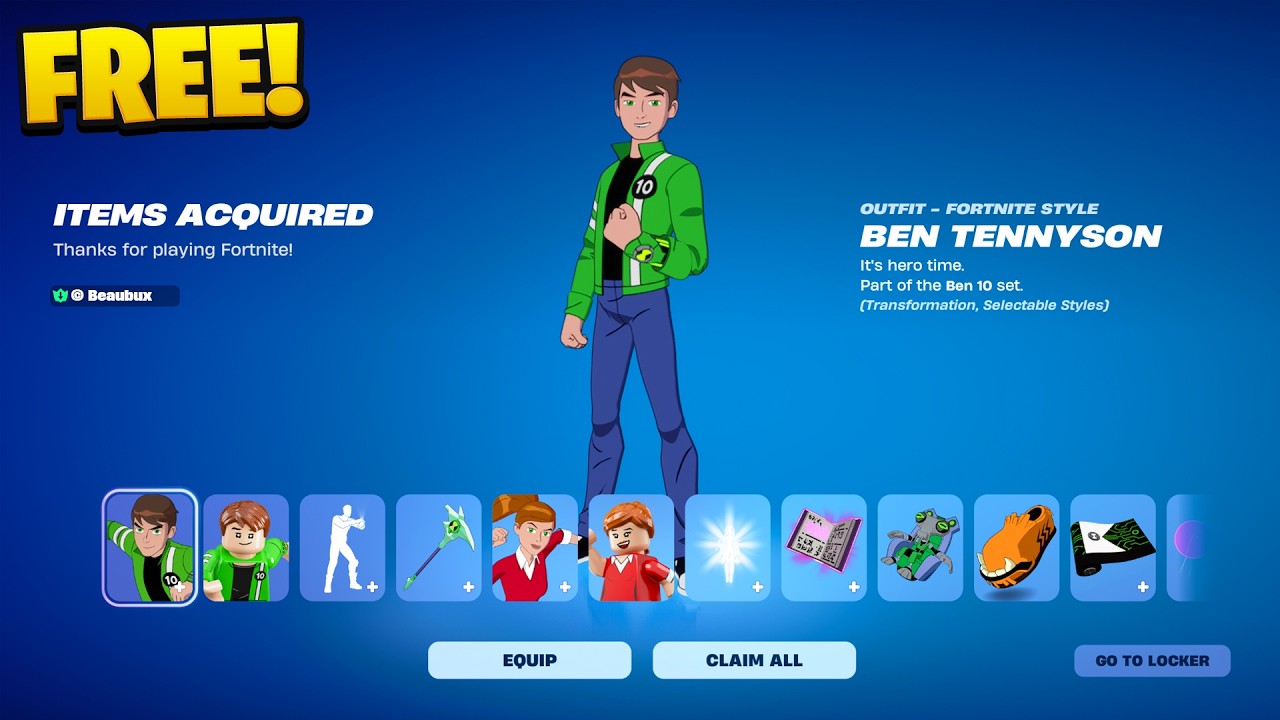
Task: Equip the Ben Tennyson outfit
Action: click(529, 660)
